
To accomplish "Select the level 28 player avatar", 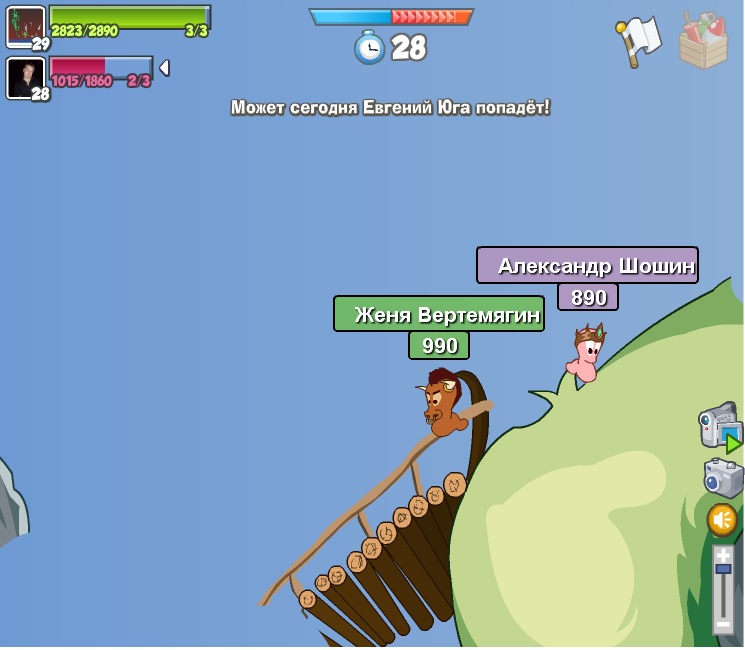I will [x=25, y=77].
